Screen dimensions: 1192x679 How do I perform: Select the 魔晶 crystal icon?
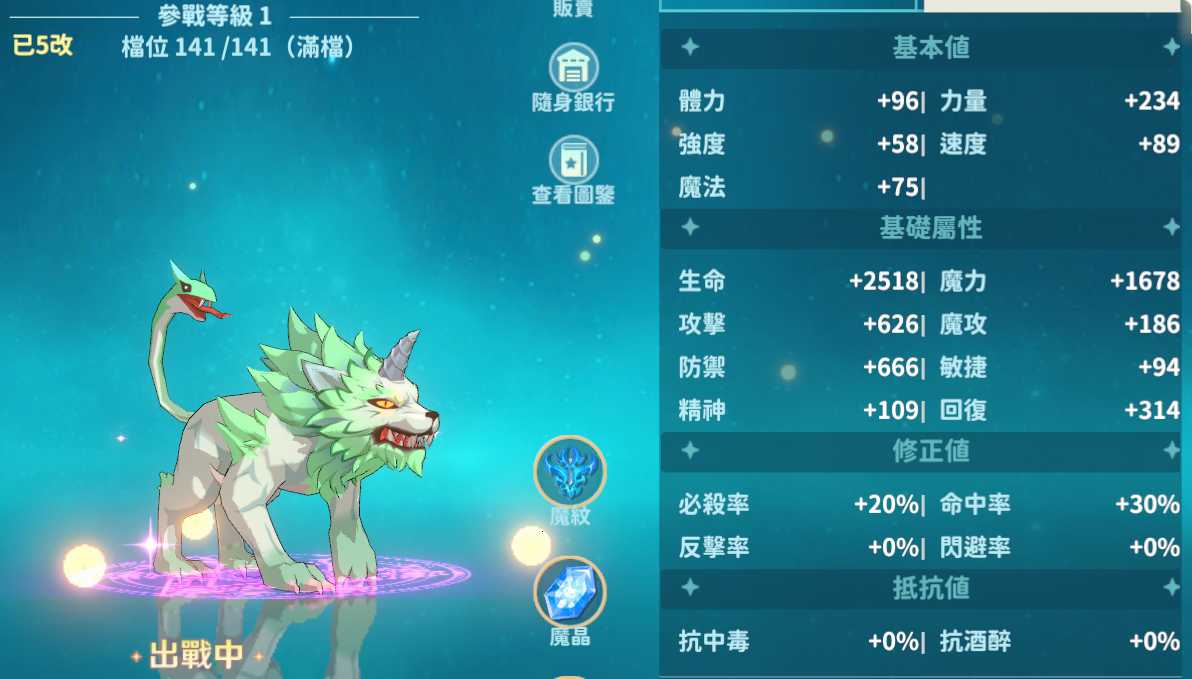[x=570, y=592]
